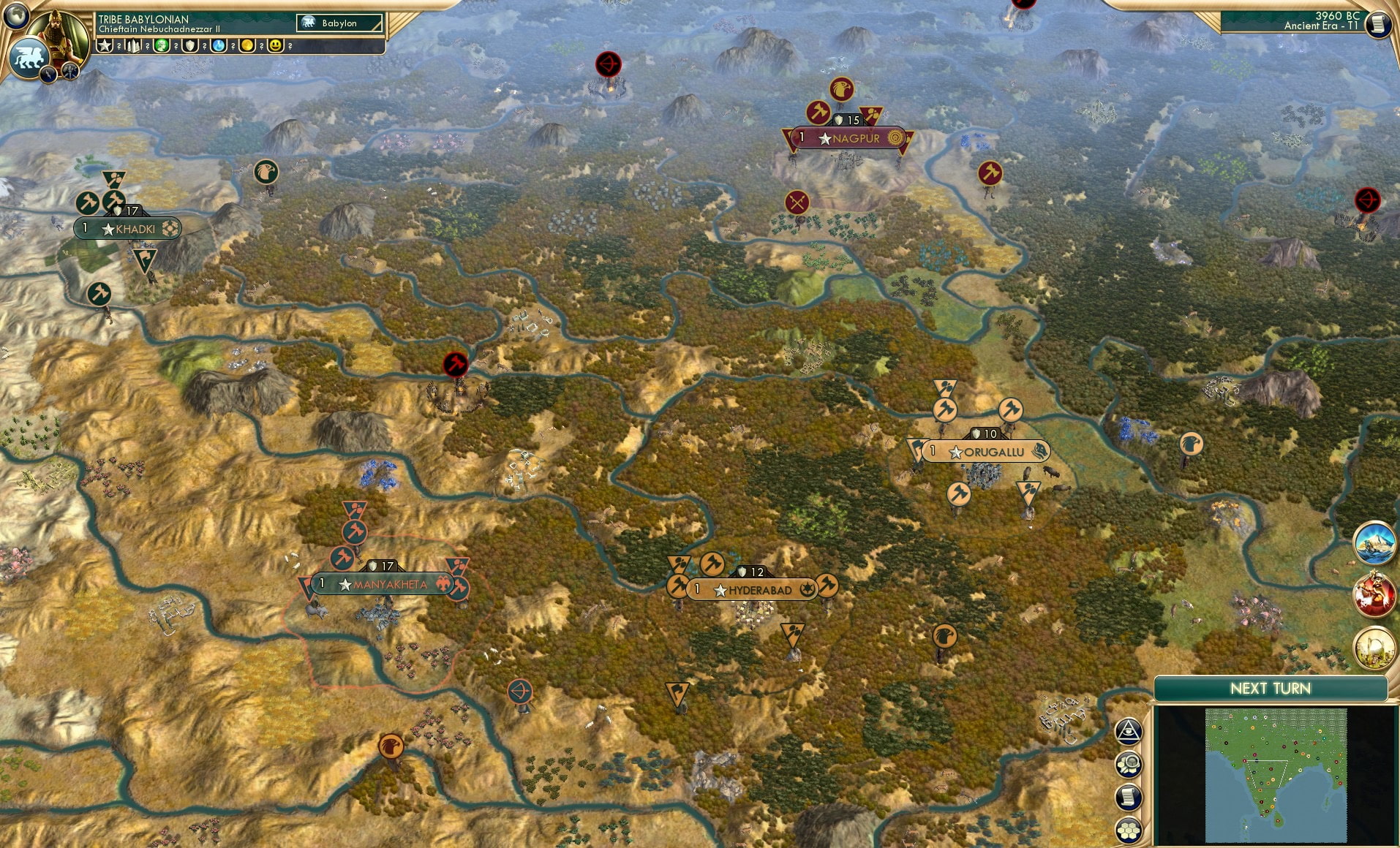This screenshot has height=848, width=1400.
Task: Click the gold coin indicator in the resource bar
Action: 248,46
